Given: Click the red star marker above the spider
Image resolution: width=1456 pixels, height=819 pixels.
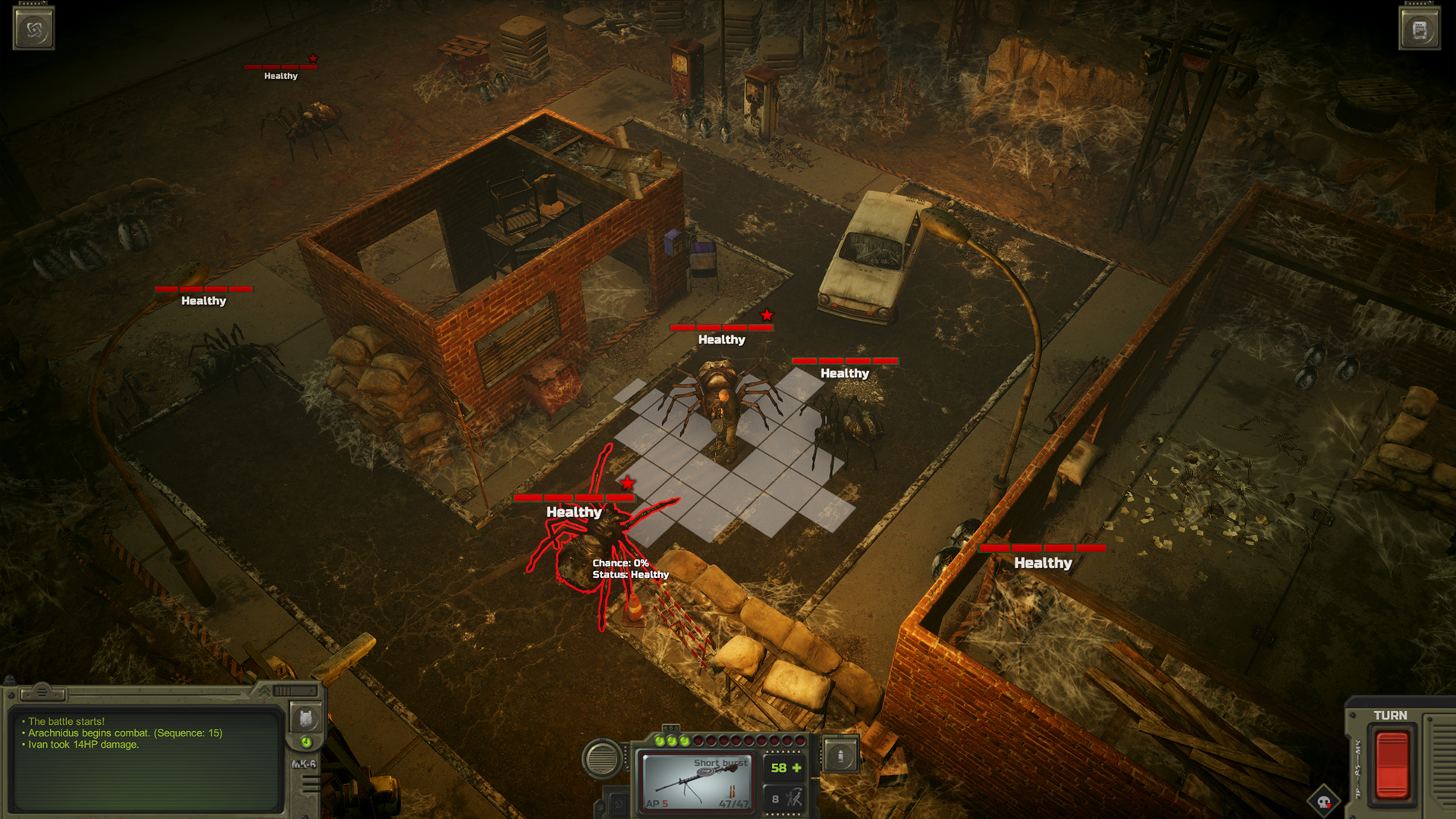Looking at the screenshot, I should pos(629,481).
